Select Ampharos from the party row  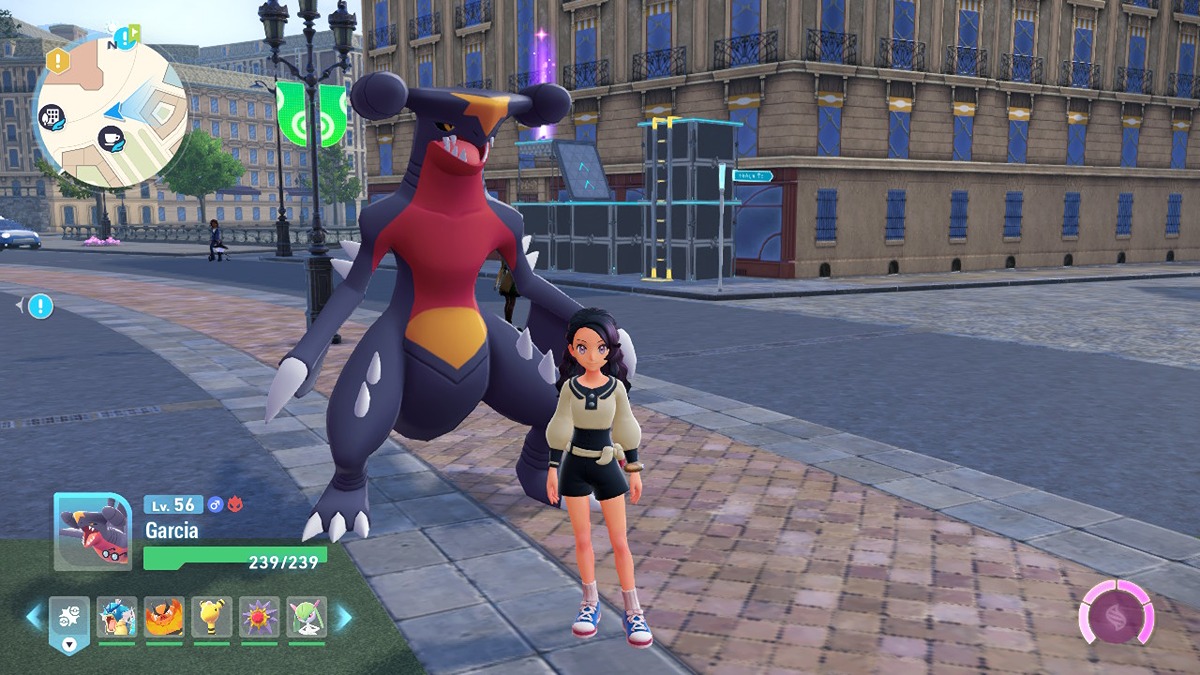coord(211,617)
